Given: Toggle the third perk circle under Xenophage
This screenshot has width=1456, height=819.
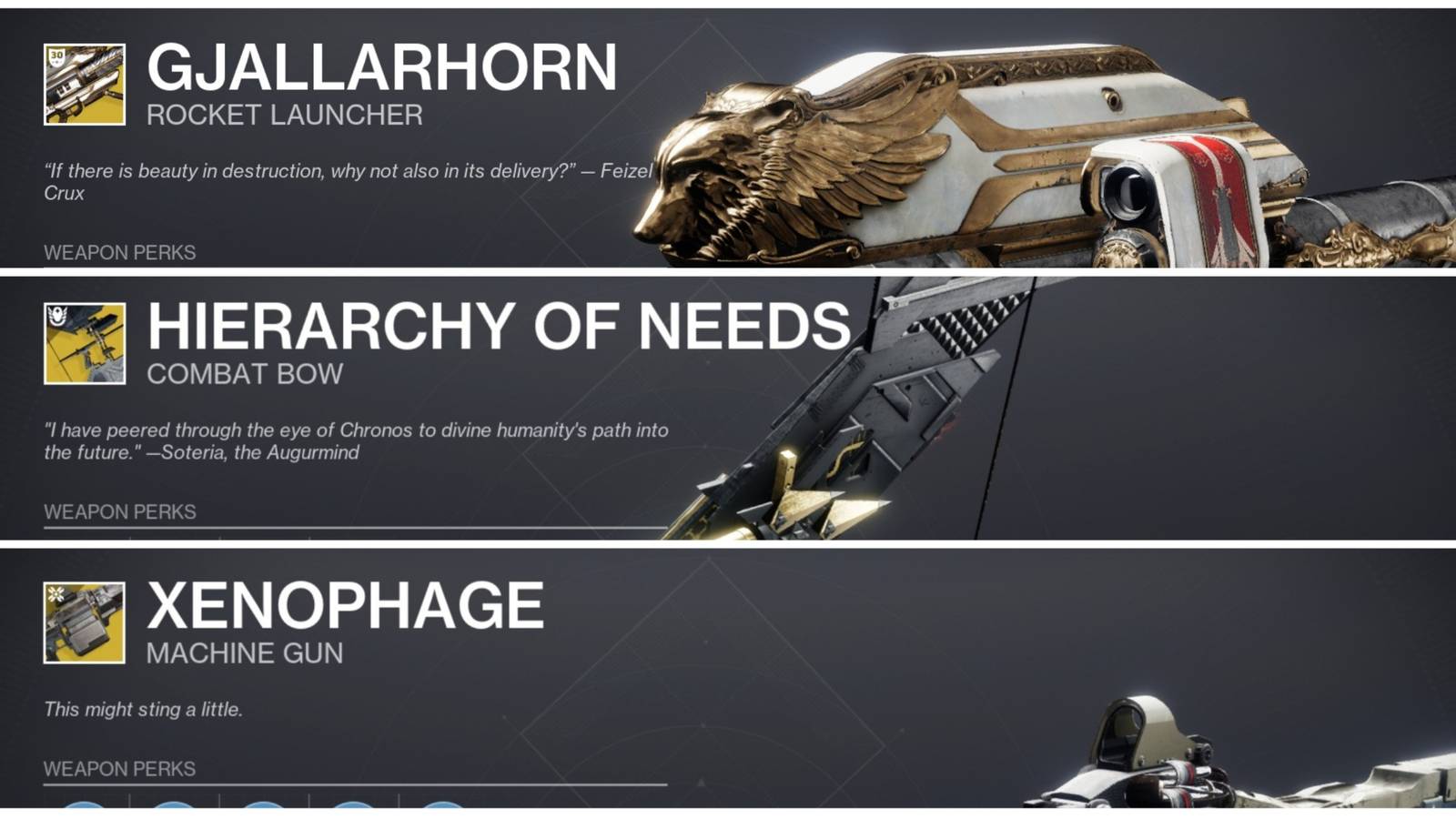Looking at the screenshot, I should tap(264, 812).
